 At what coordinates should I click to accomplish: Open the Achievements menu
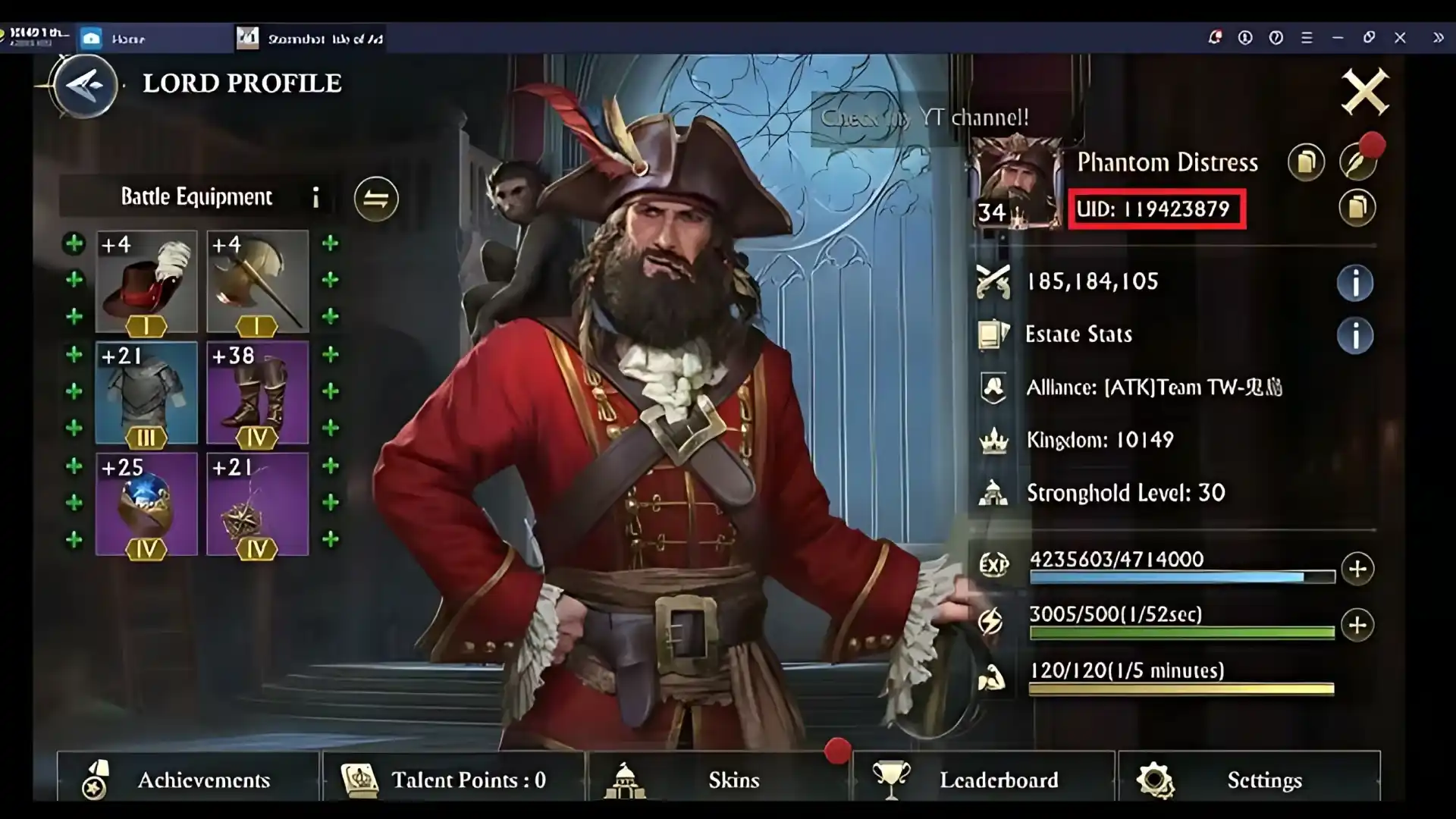[187, 779]
